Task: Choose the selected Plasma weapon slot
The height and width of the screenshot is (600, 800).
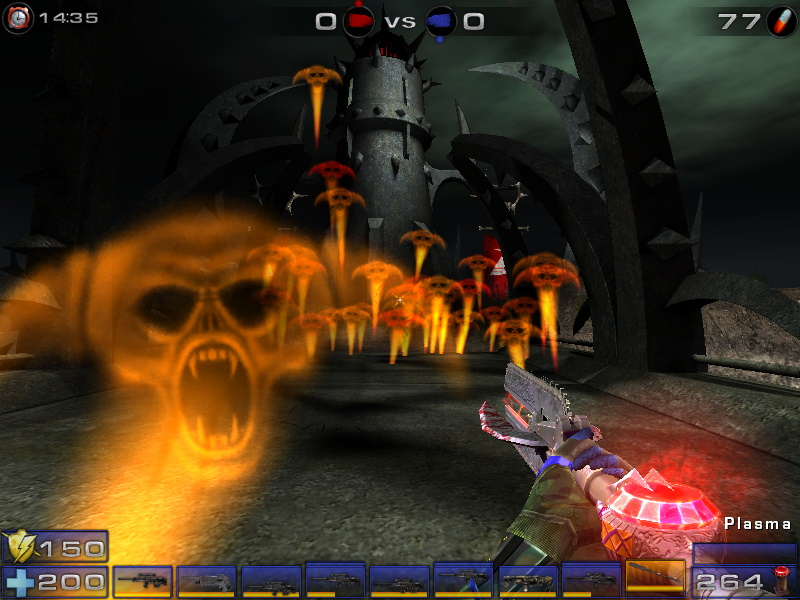Action: point(655,580)
